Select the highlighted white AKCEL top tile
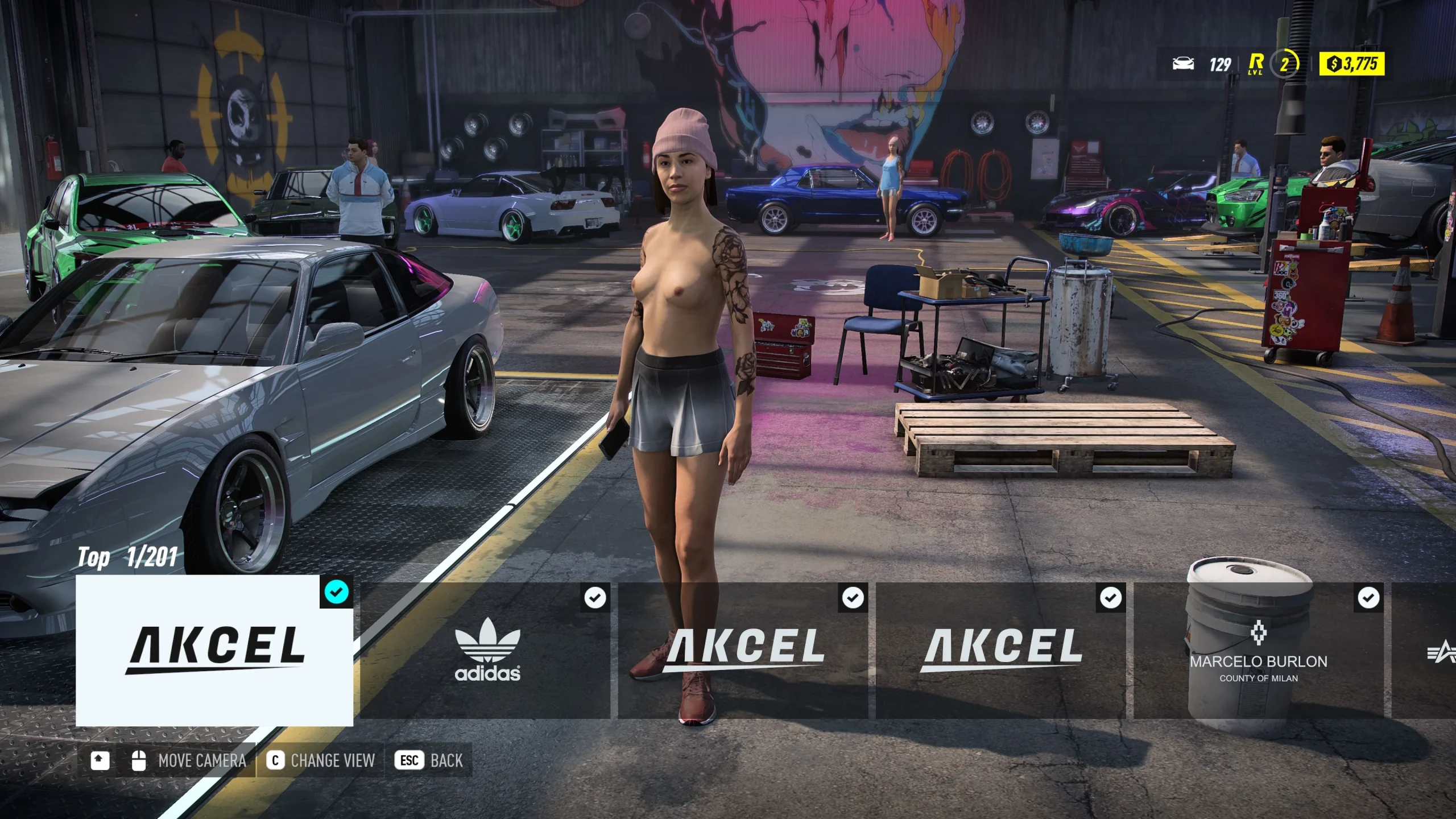Screen dimensions: 1456x819 click(x=214, y=650)
